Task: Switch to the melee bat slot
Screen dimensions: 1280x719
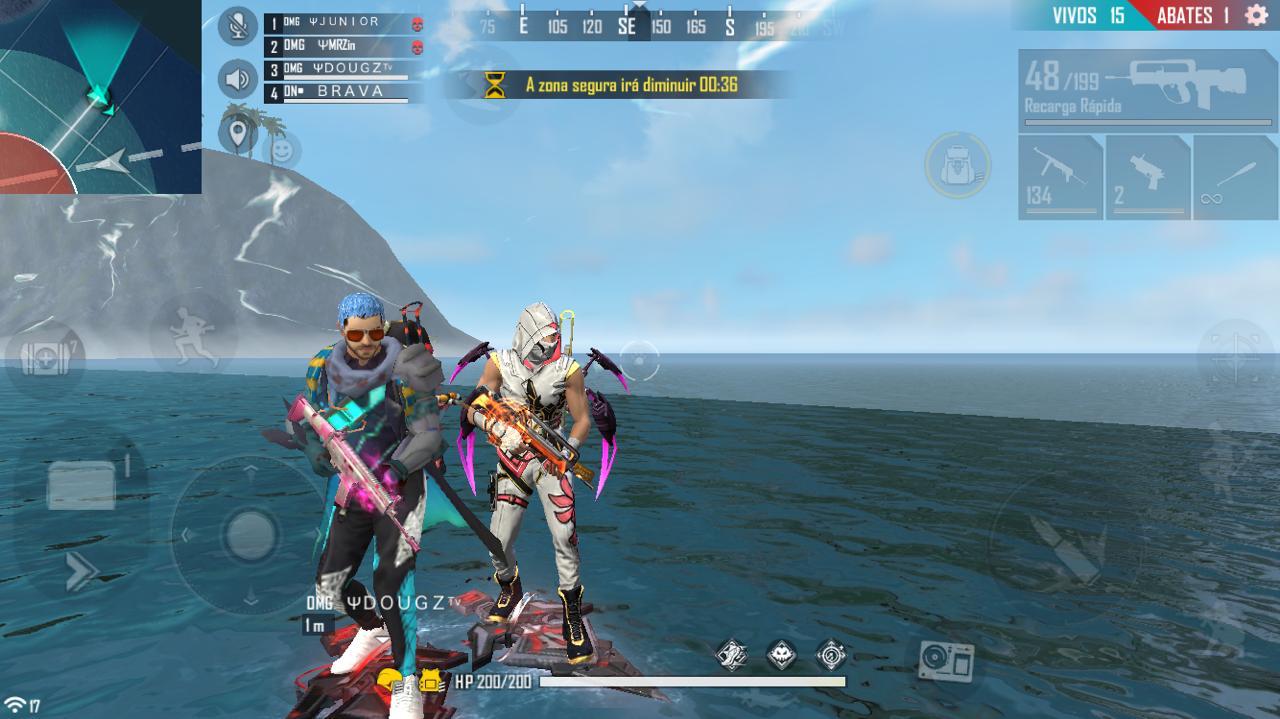Action: [x=1235, y=177]
